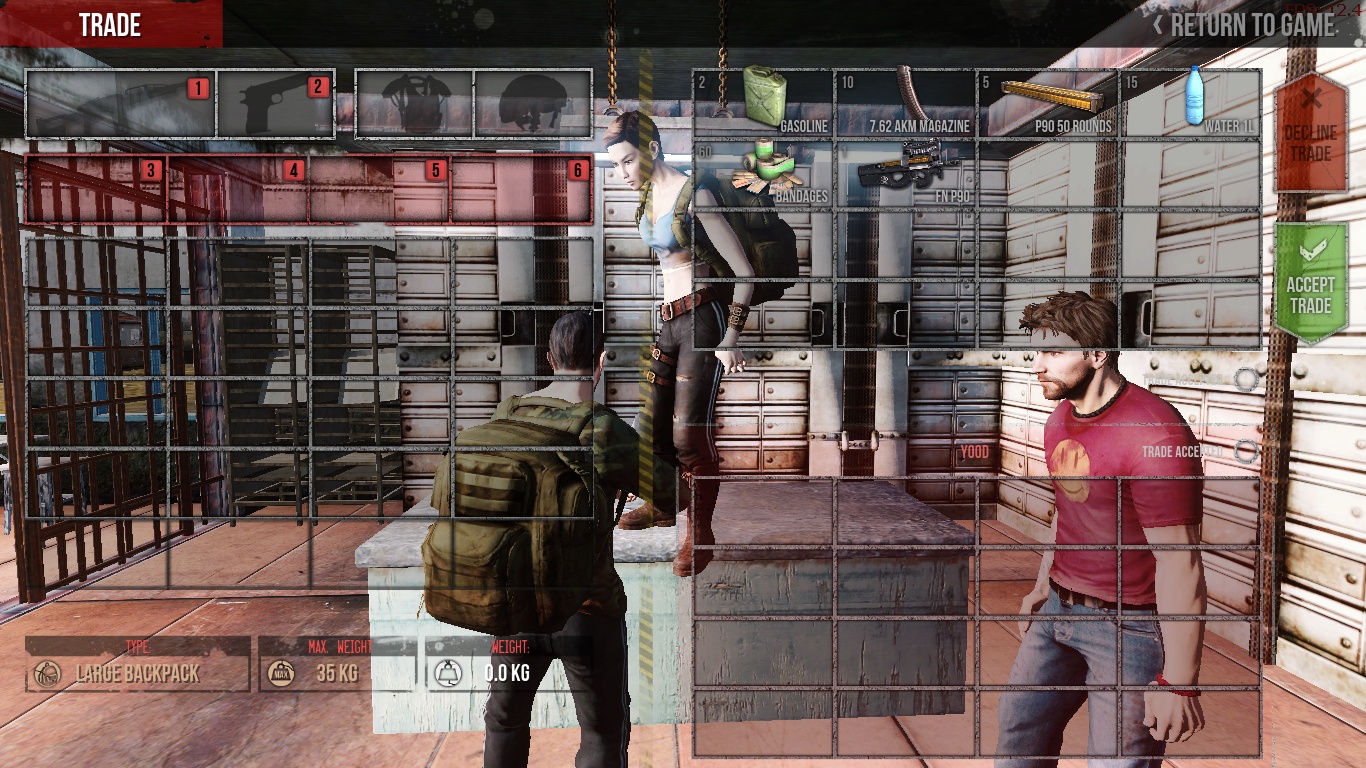Choose pistol slot number 2
The height and width of the screenshot is (768, 1366).
click(275, 103)
